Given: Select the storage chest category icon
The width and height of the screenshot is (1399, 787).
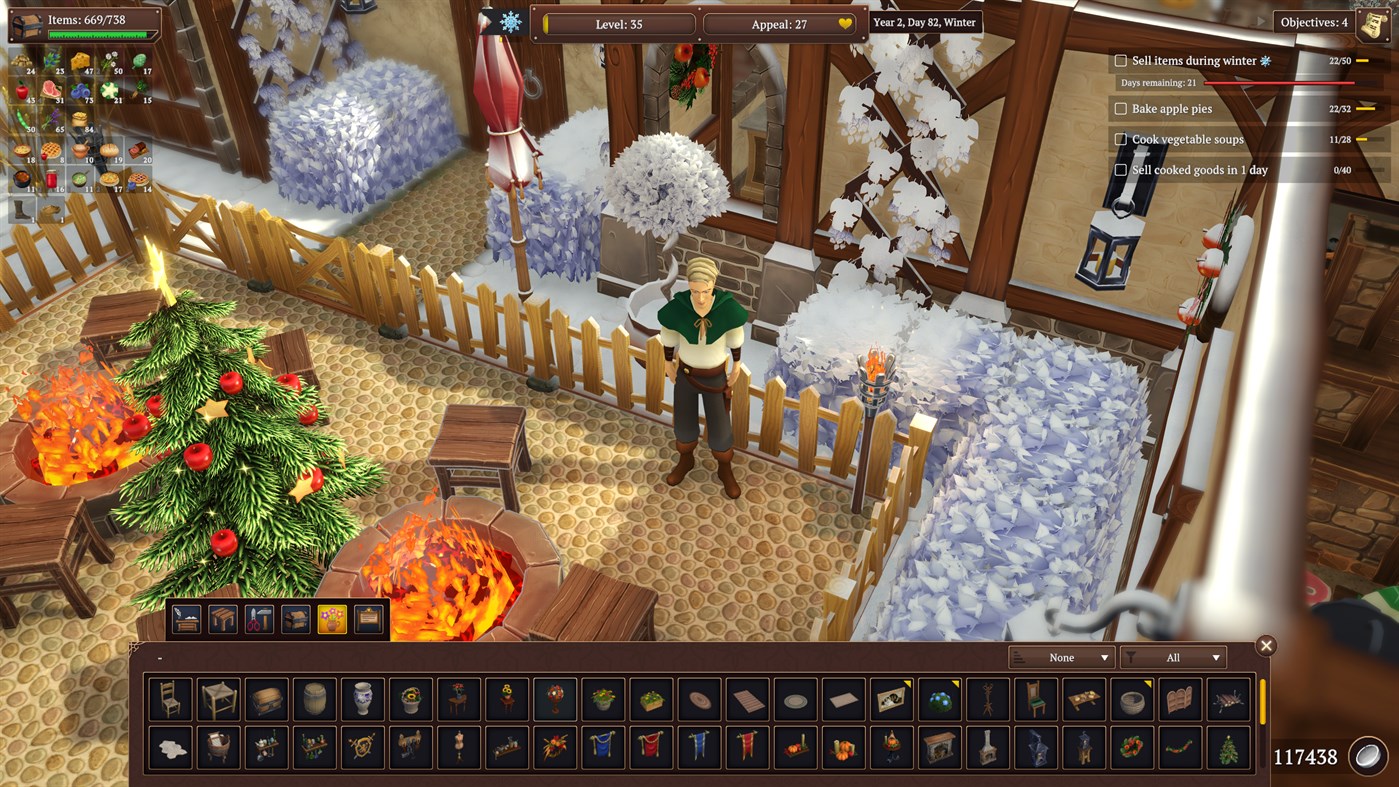Looking at the screenshot, I should point(295,618).
